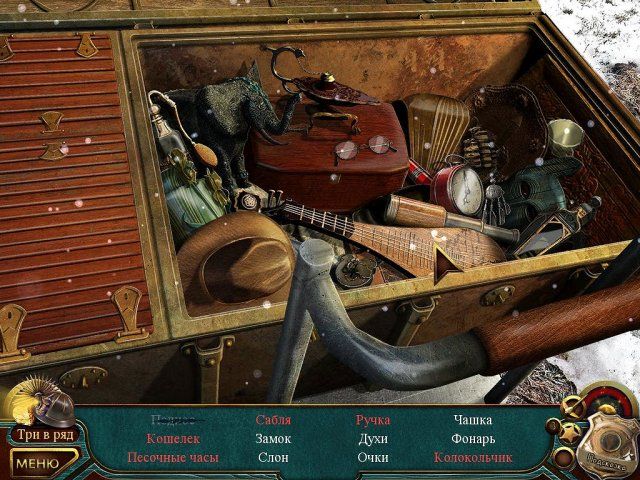The height and width of the screenshot is (480, 640).
Task: Select the word Чашка in the list
Action: pyautogui.click(x=473, y=420)
